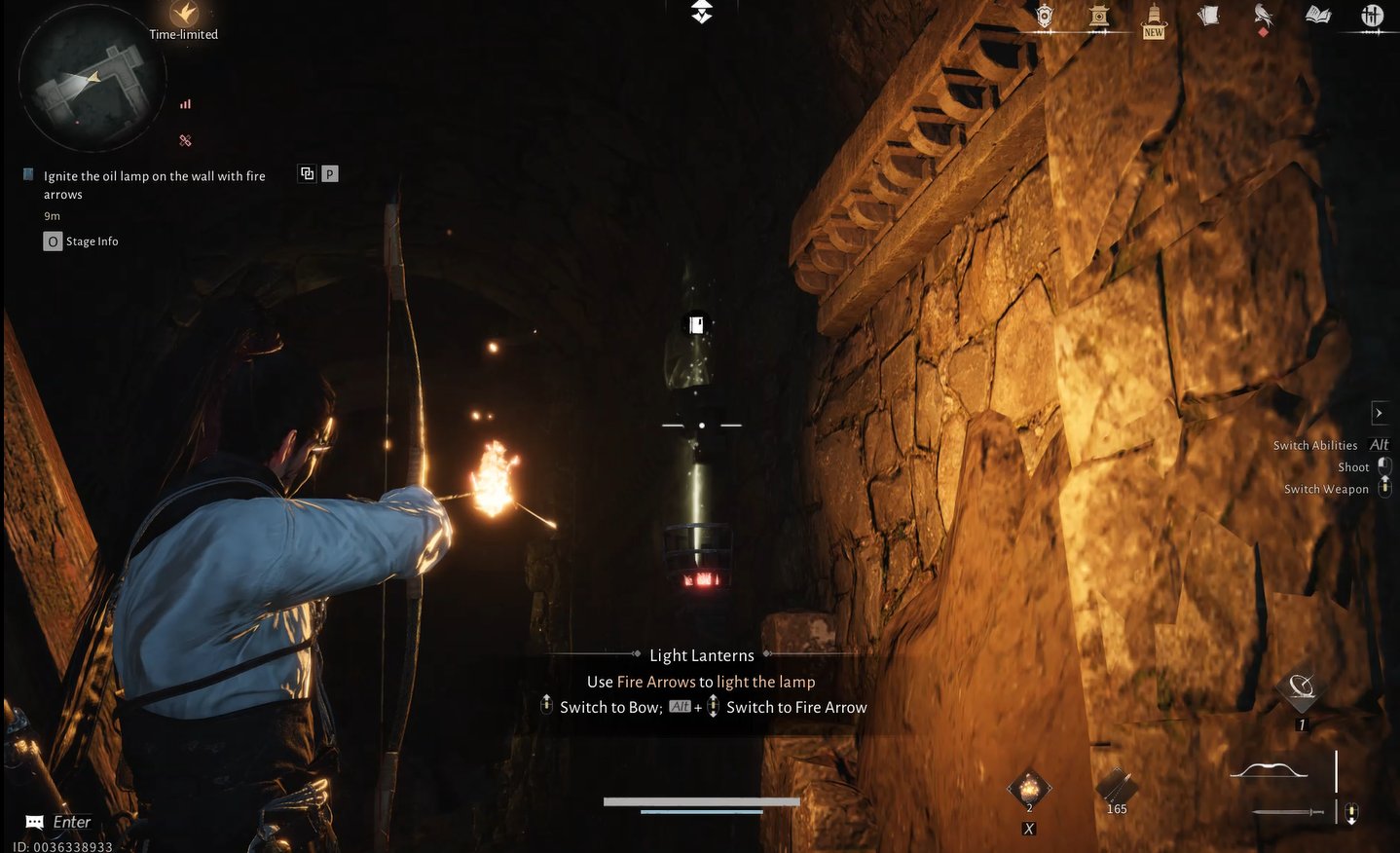Click the lantern lighting progress bar
The image size is (1400, 853).
(x=700, y=802)
